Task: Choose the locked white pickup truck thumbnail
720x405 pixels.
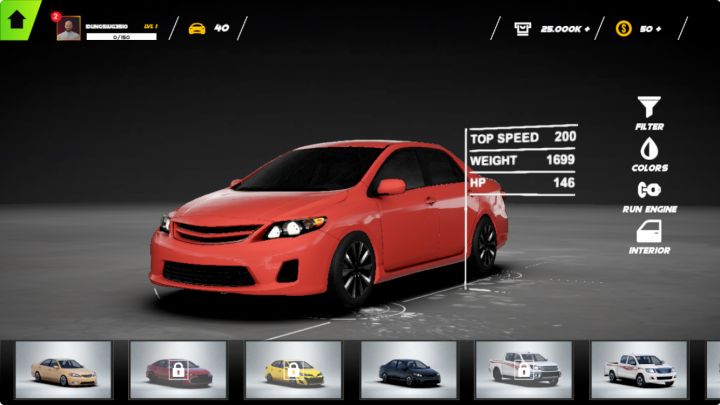Action: point(523,371)
